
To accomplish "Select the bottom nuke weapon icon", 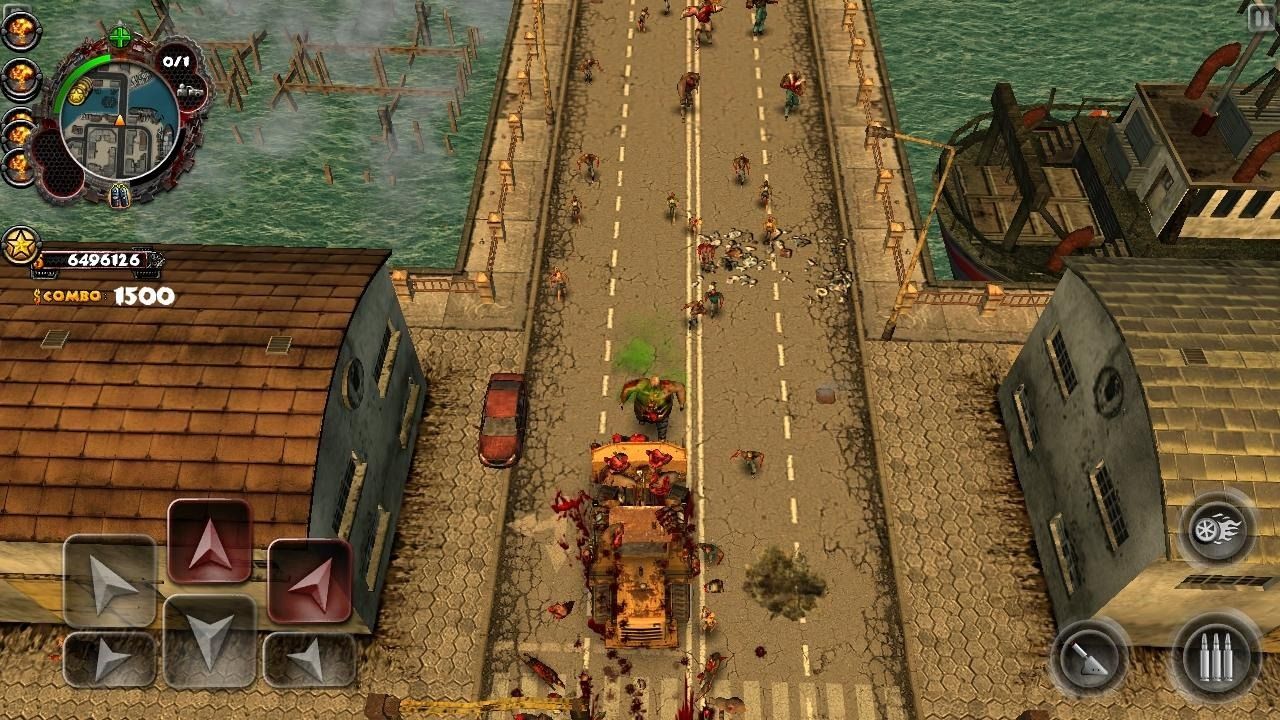I will click(18, 164).
